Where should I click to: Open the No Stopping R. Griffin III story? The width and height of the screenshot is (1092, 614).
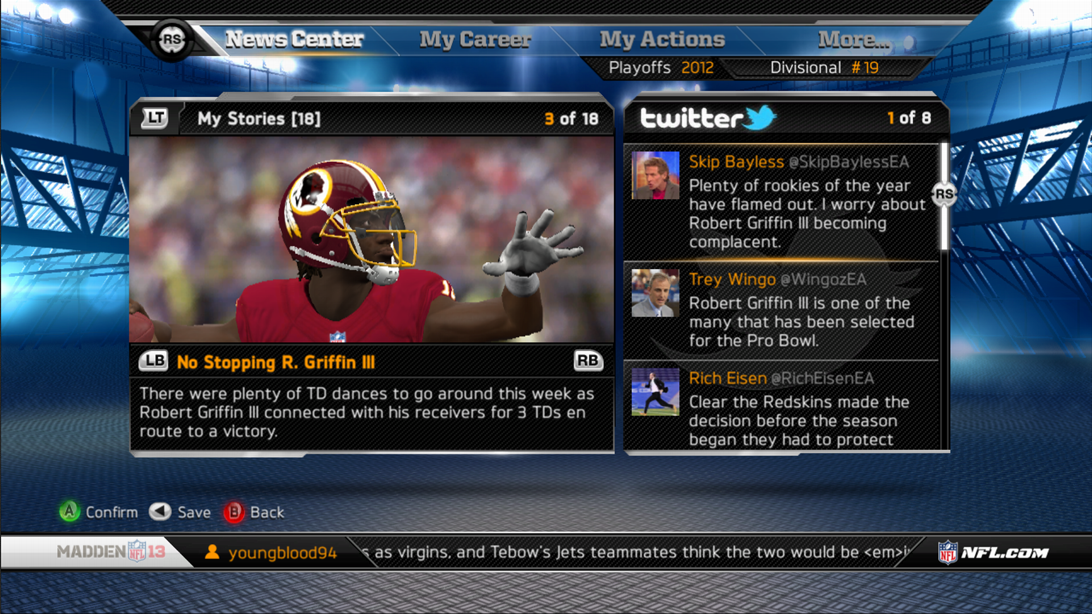(x=275, y=362)
